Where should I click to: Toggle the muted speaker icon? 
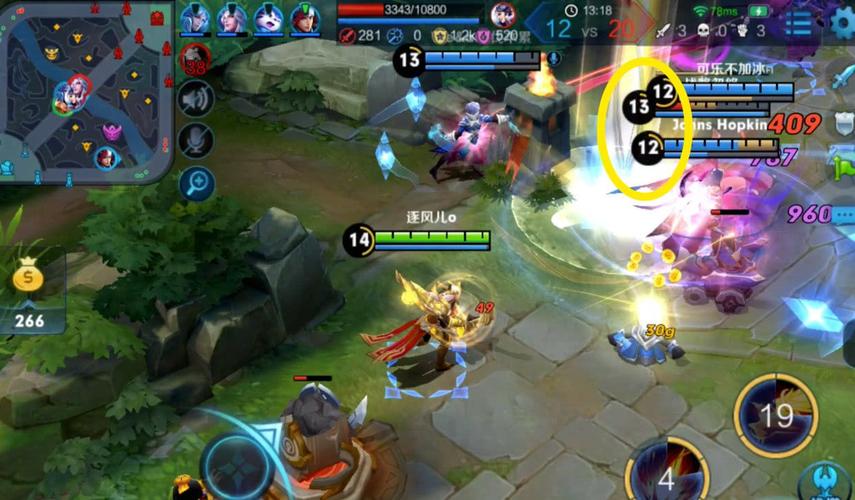click(197, 99)
